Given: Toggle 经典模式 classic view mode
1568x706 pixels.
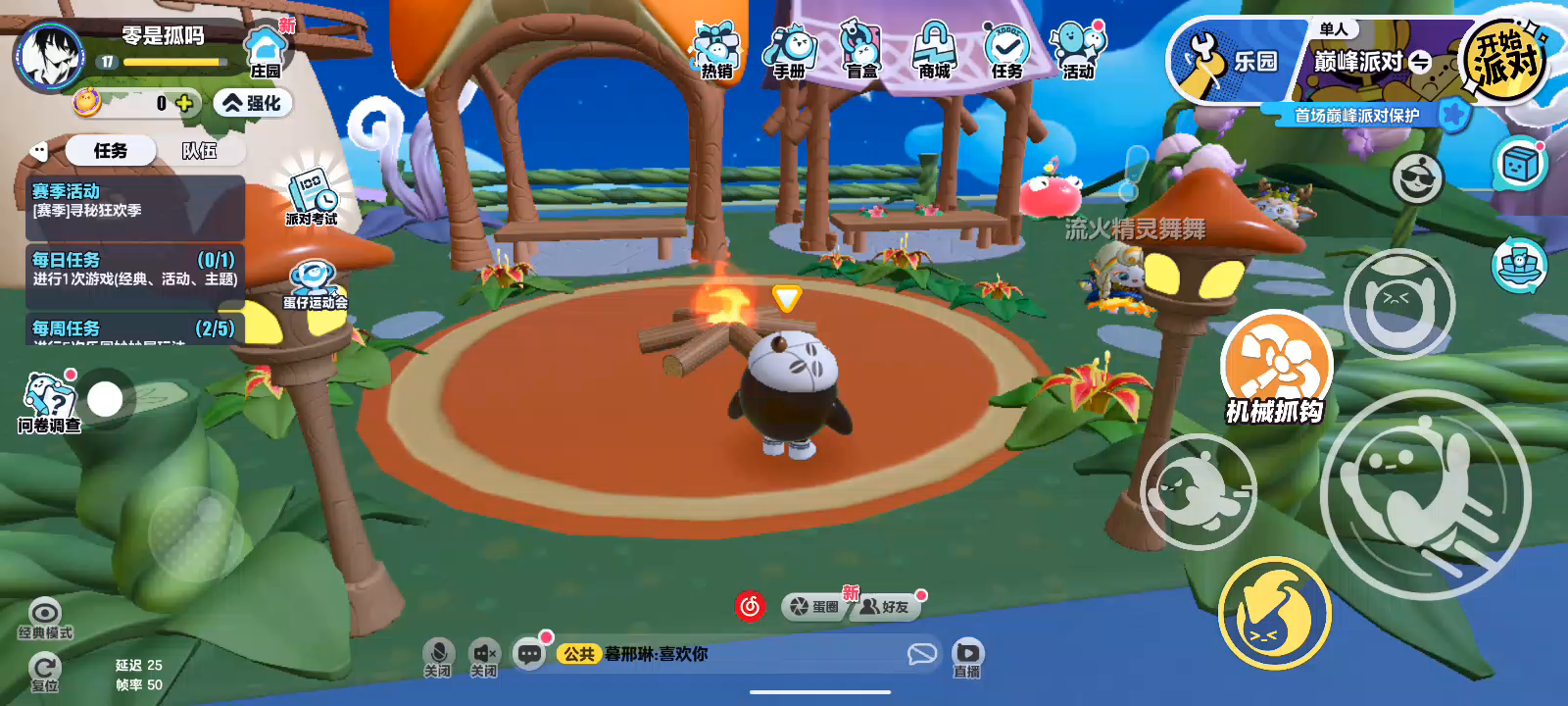Looking at the screenshot, I should pos(45,618).
